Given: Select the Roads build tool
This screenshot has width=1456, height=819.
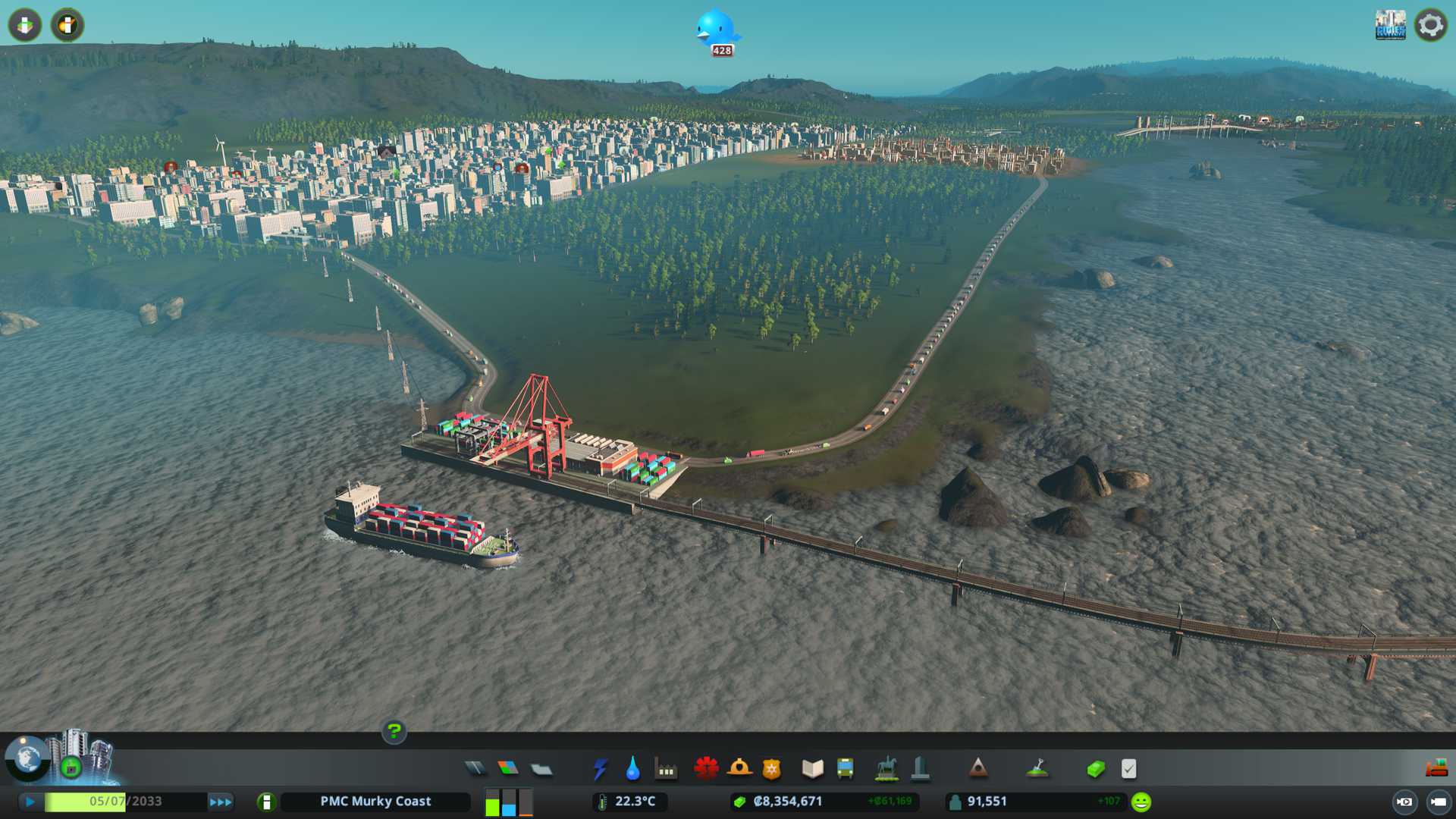Looking at the screenshot, I should 475,769.
